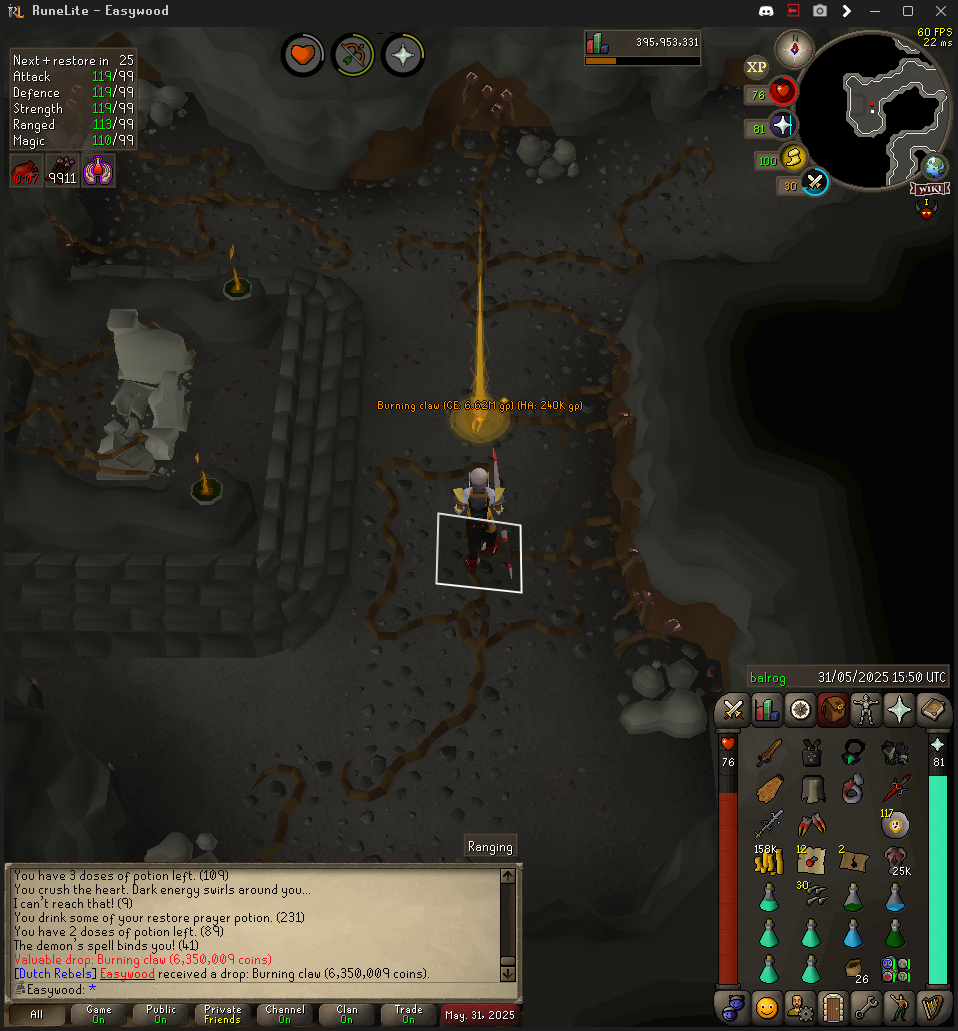The width and height of the screenshot is (958, 1031).
Task: Click the Wiki banner button
Action: coord(929,188)
